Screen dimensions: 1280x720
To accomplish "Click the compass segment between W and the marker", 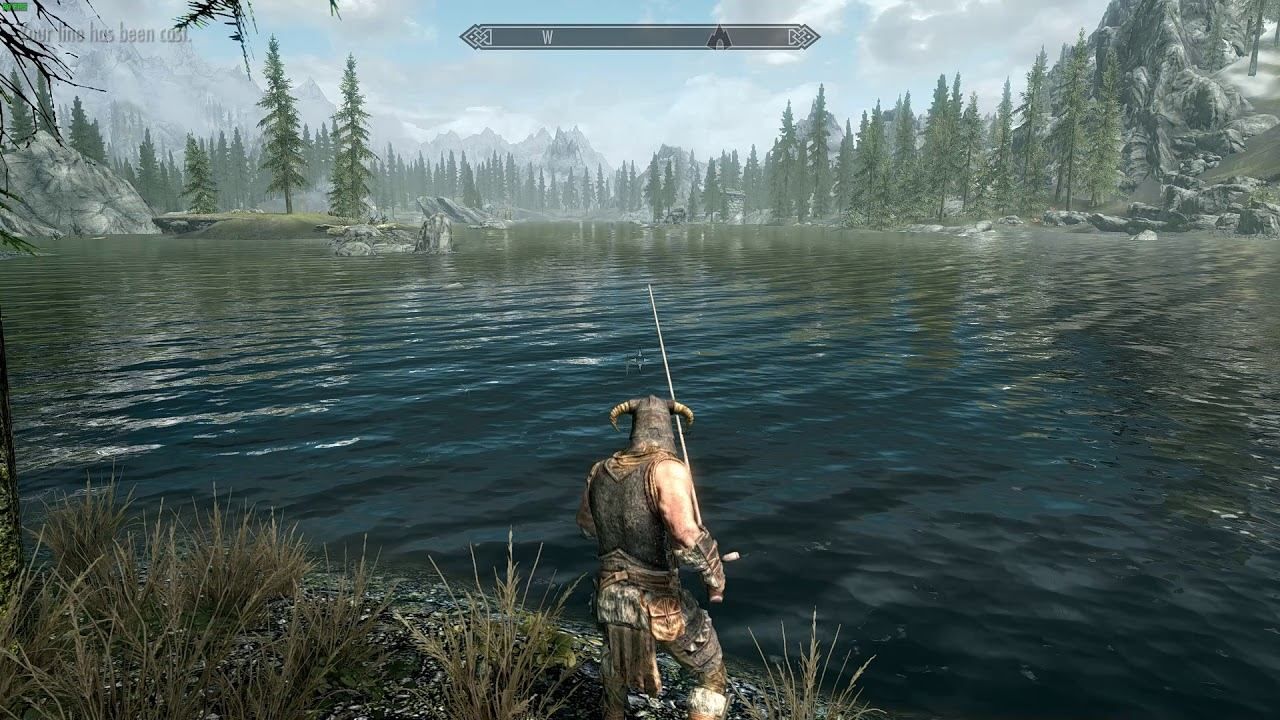I will [x=635, y=35].
